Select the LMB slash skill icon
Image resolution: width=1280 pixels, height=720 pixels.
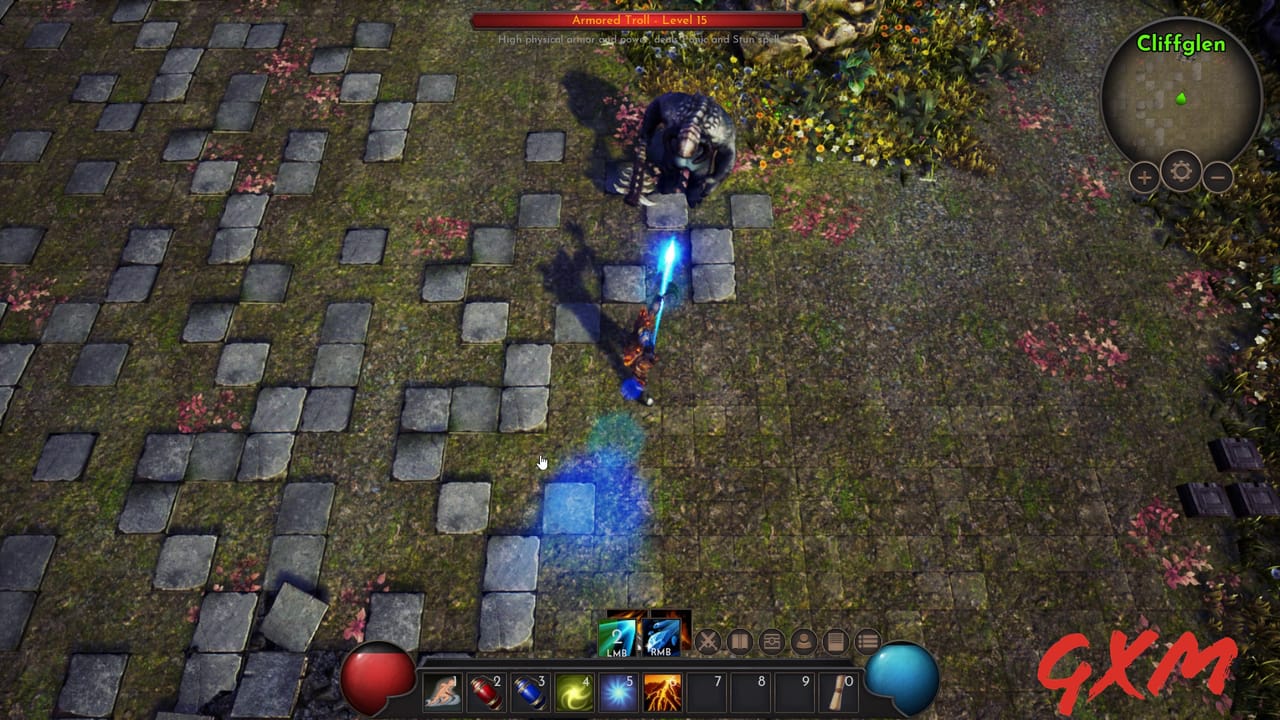[616, 637]
